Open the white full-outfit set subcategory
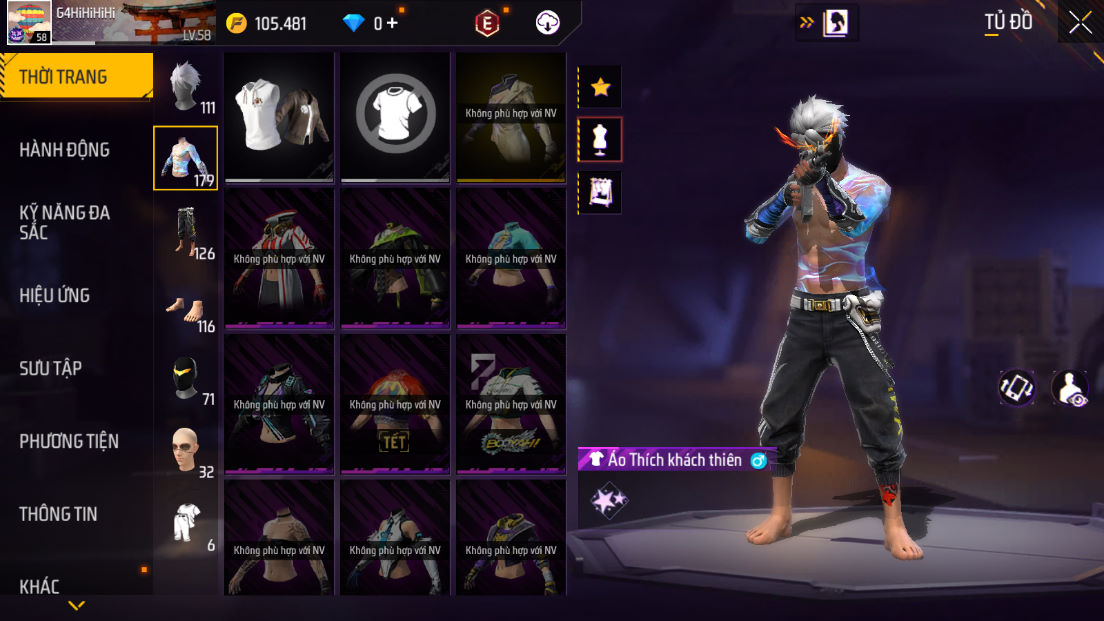This screenshot has height=621, width=1104. pyautogui.click(x=185, y=522)
